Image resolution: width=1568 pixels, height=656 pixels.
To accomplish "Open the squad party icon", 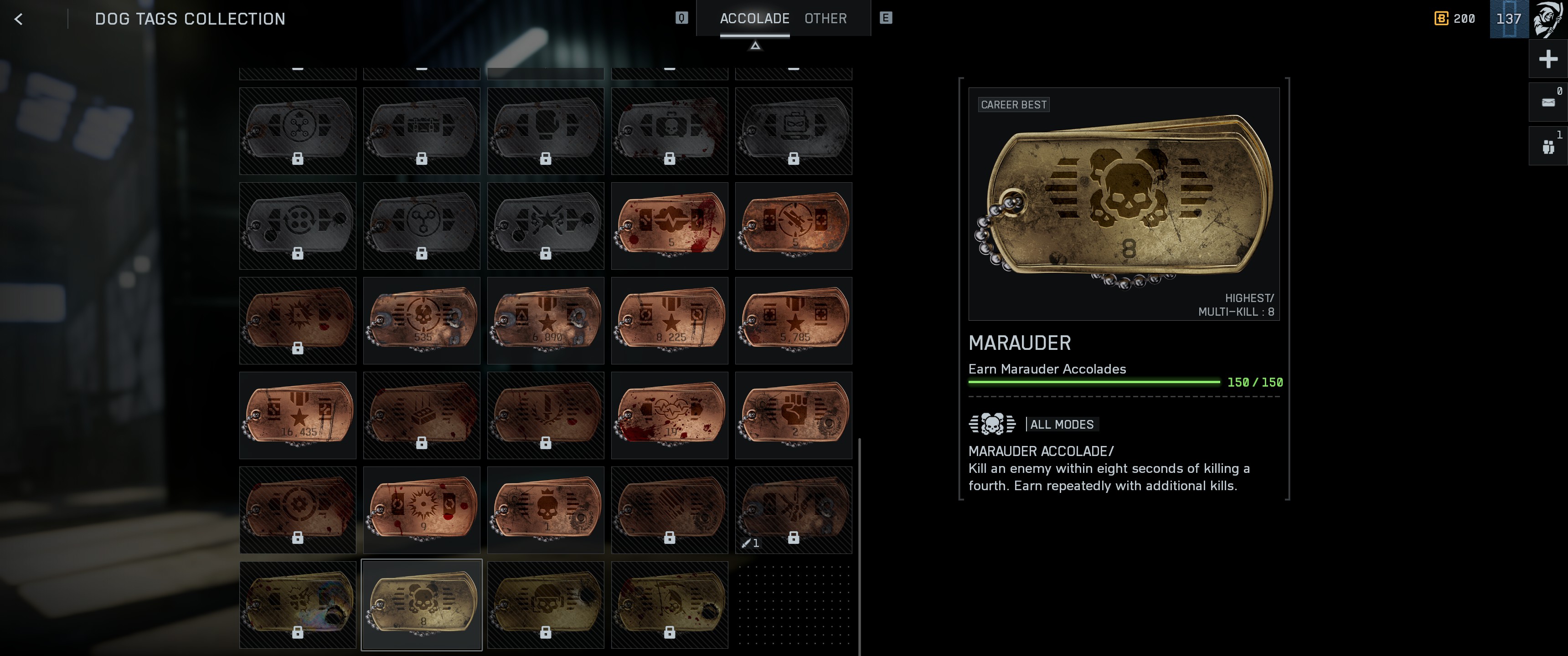I will point(1548,146).
